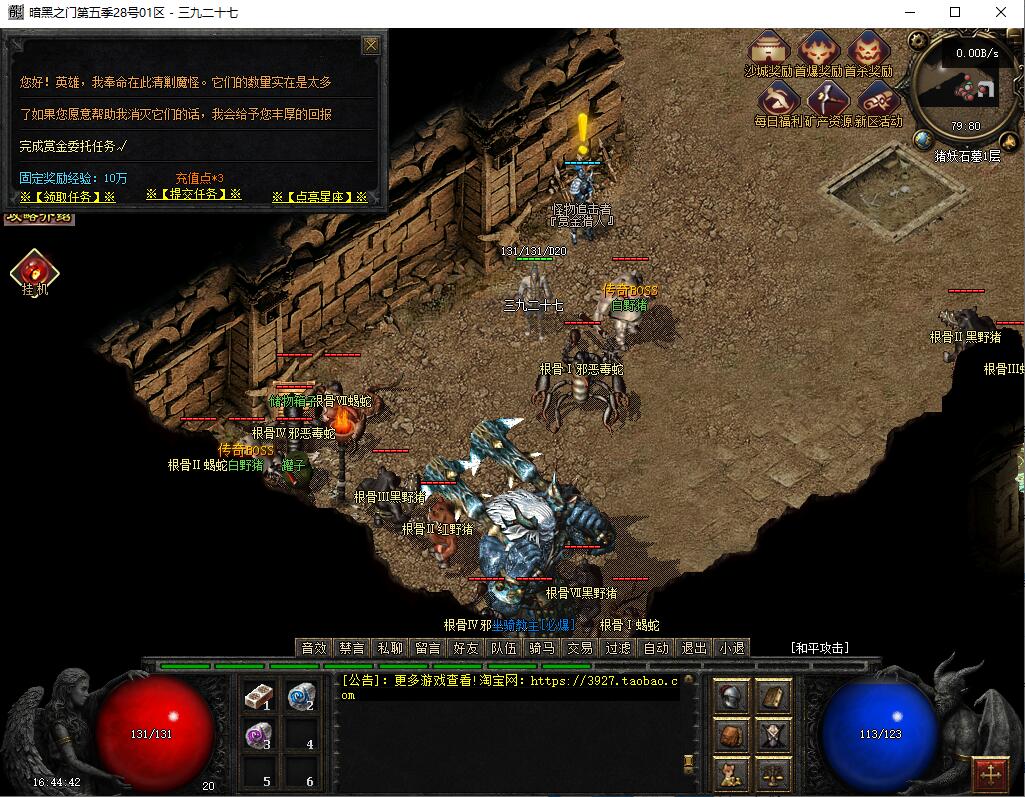This screenshot has height=797, width=1025.
Task: Open the 沙城奖励 castle reward icon
Action: [769, 49]
